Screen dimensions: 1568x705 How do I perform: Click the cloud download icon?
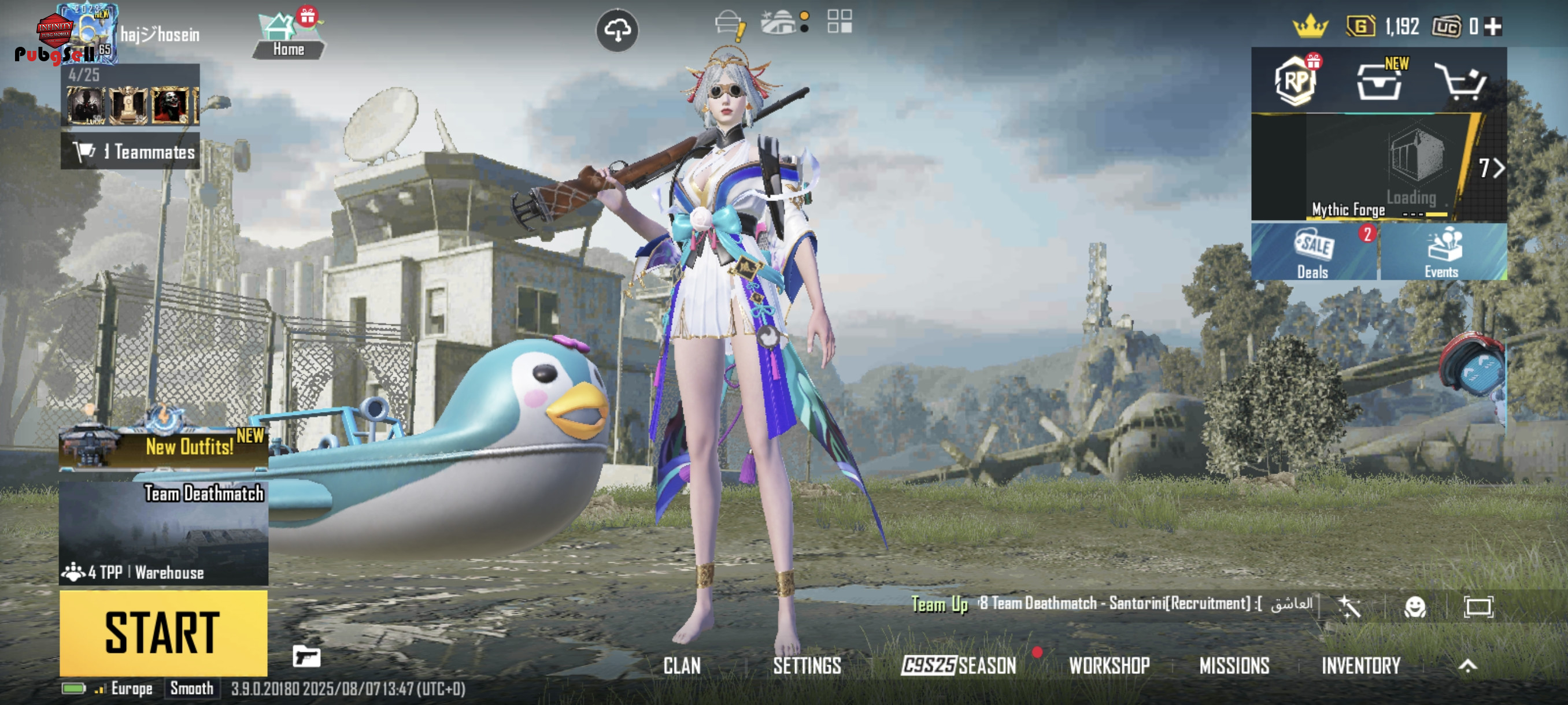pos(617,31)
